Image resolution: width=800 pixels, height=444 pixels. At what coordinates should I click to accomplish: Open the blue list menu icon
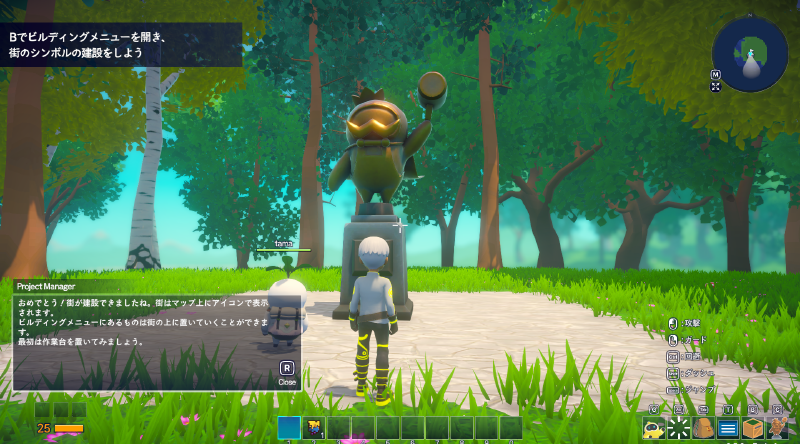click(x=728, y=429)
